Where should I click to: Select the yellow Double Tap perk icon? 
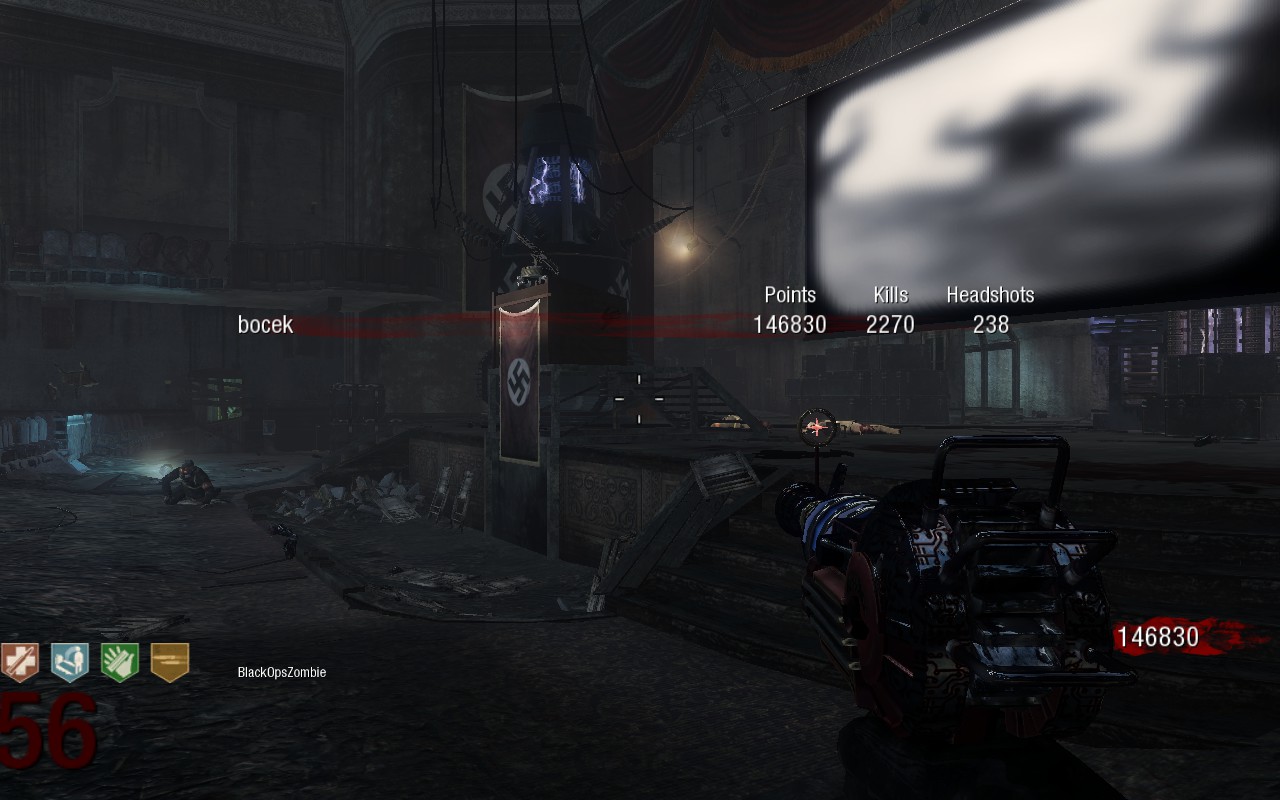tap(170, 662)
